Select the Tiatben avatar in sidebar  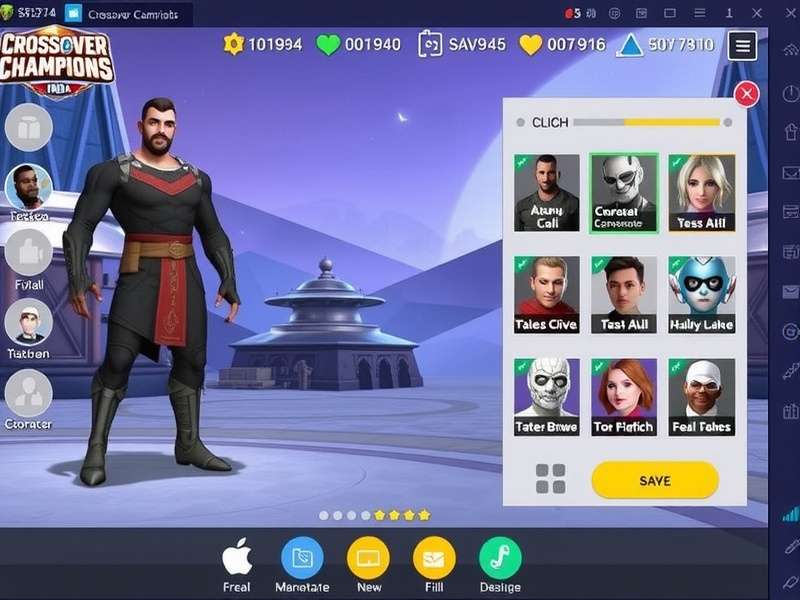28,323
